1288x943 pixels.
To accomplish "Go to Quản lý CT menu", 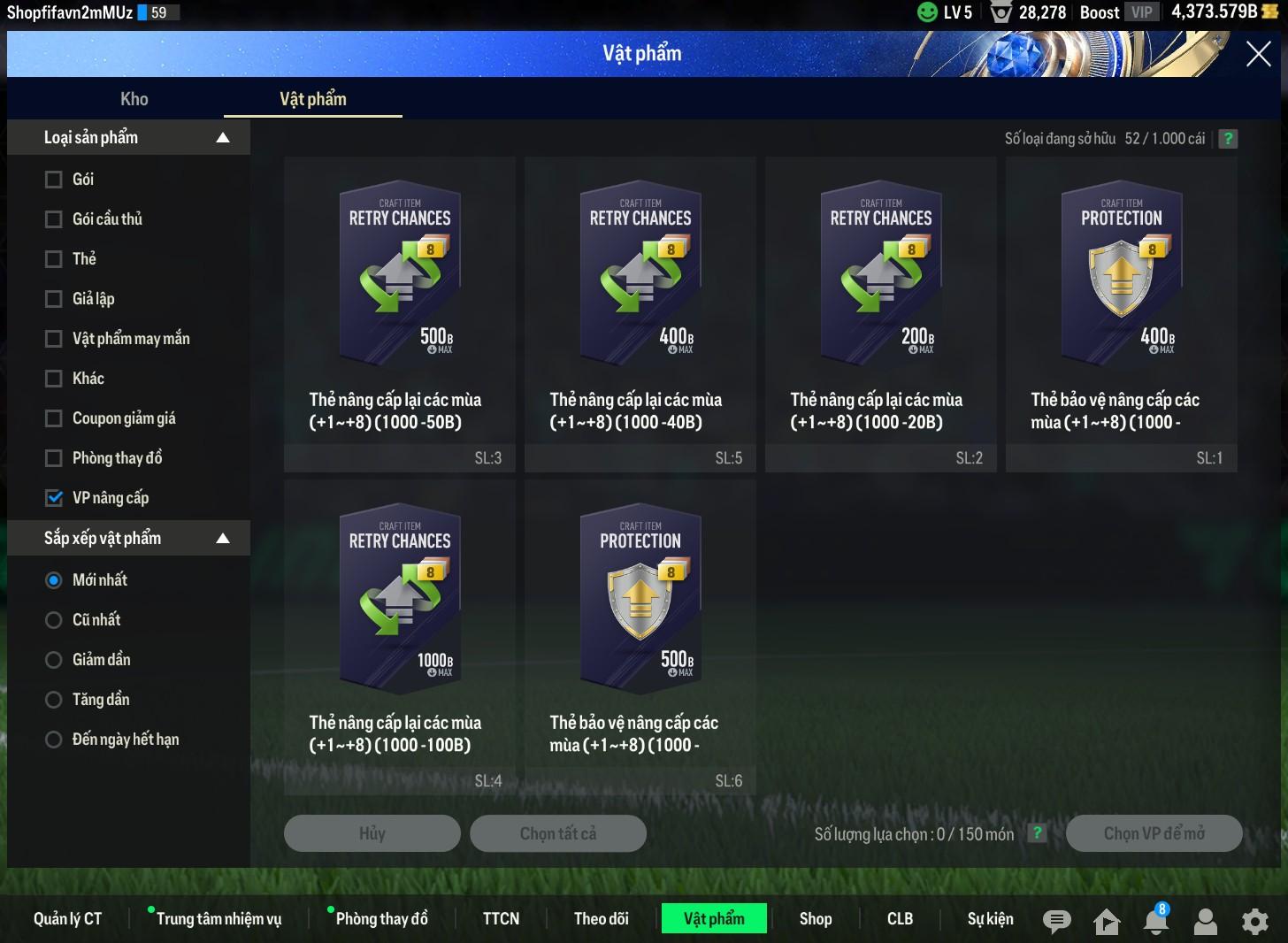I will [x=68, y=919].
